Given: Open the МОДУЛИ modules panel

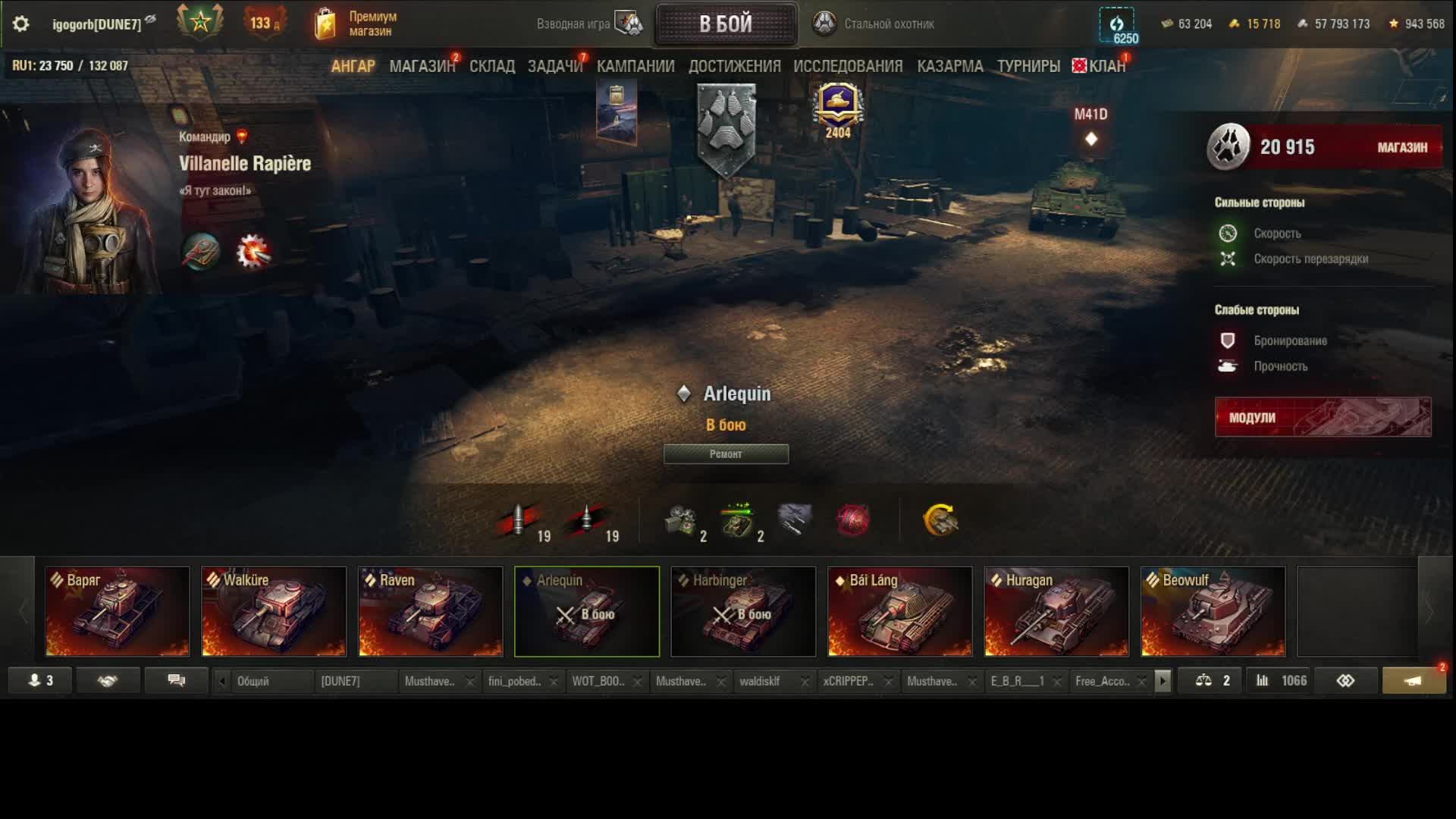Looking at the screenshot, I should tap(1323, 417).
